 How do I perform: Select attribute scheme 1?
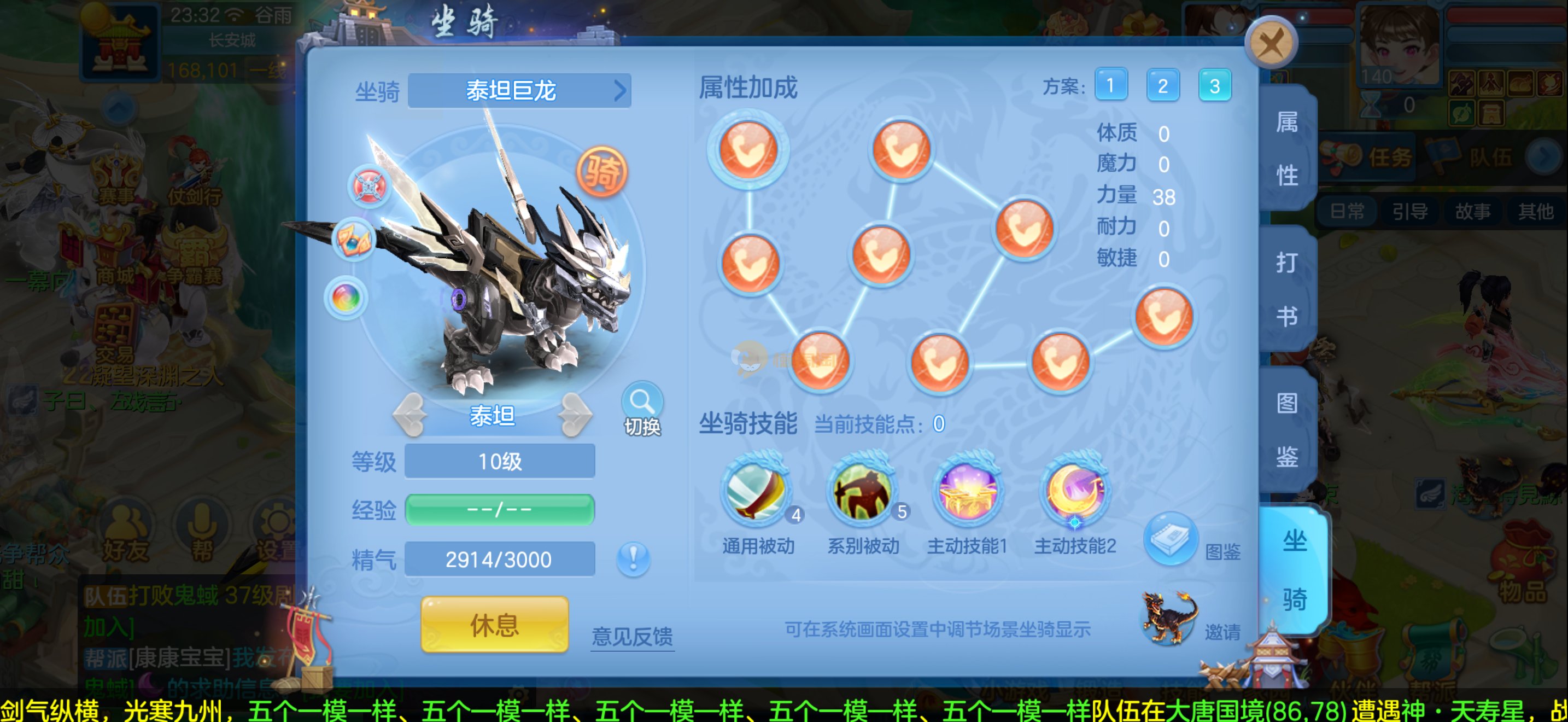tap(1110, 85)
